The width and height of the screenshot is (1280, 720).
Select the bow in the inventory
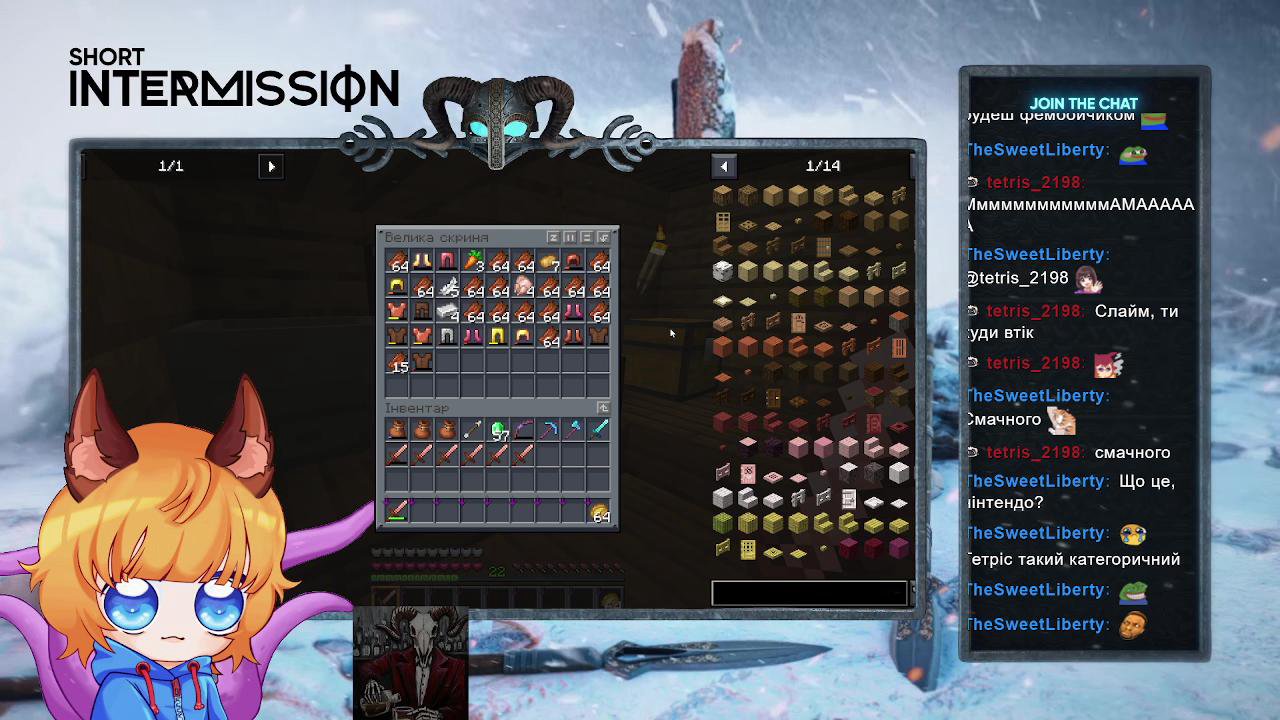[x=523, y=430]
